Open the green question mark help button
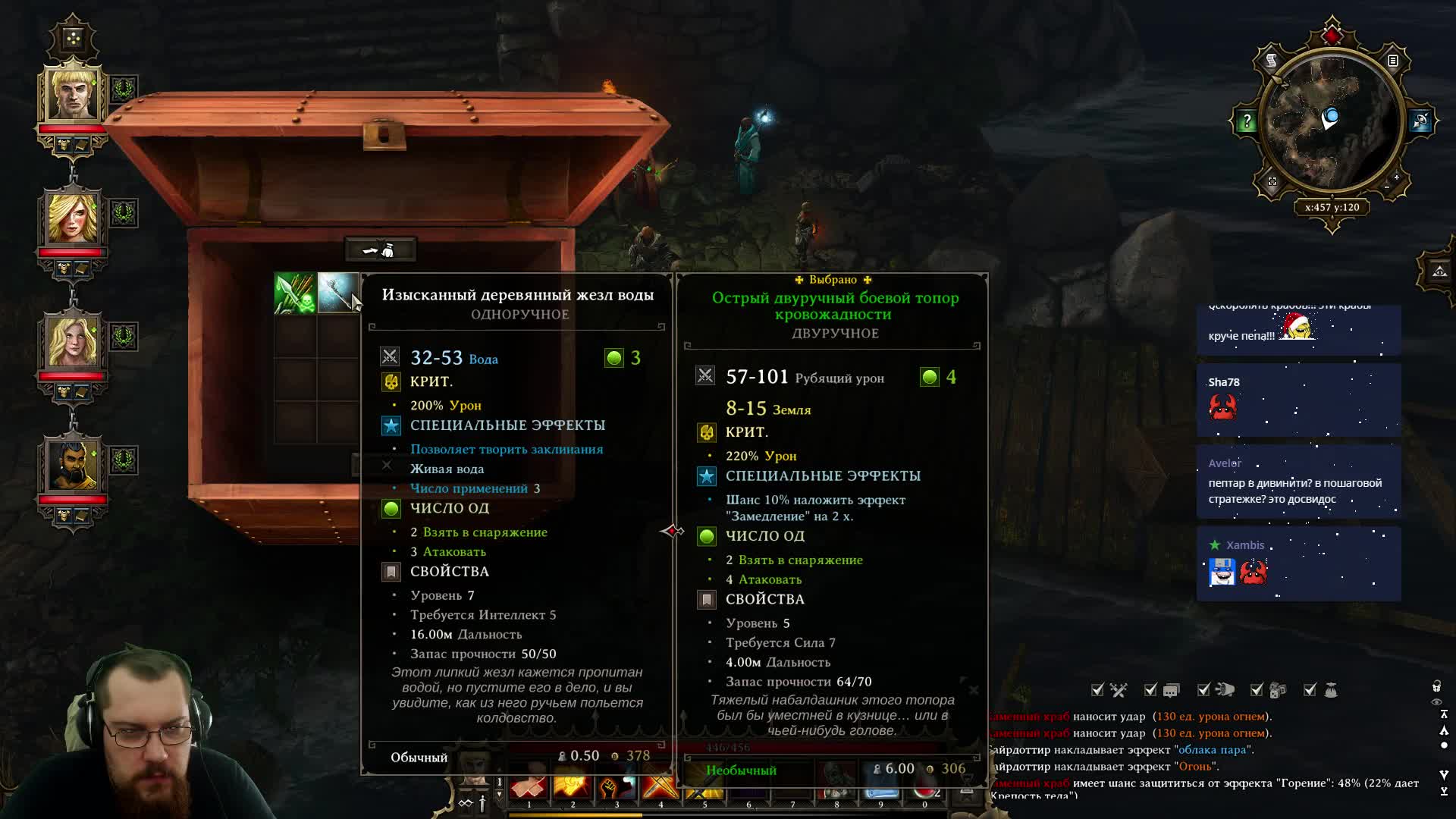The image size is (1456, 819). (1247, 121)
